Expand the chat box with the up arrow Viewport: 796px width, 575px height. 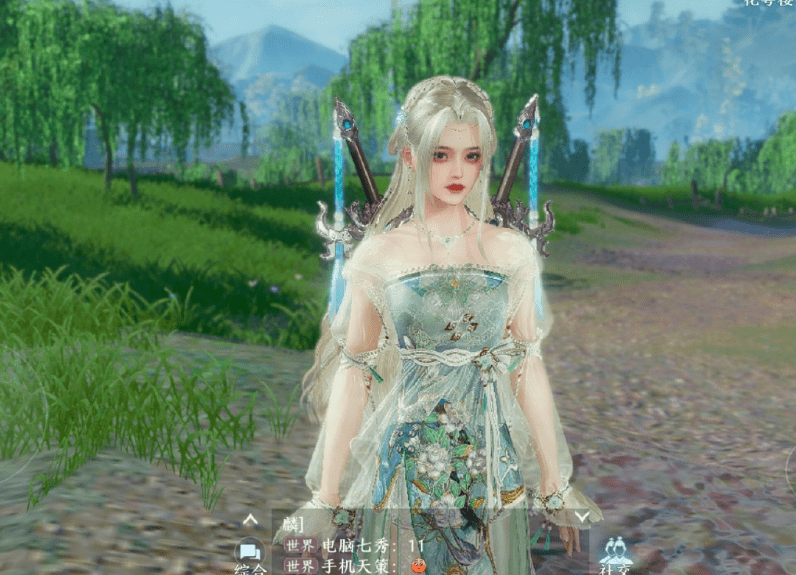click(250, 519)
